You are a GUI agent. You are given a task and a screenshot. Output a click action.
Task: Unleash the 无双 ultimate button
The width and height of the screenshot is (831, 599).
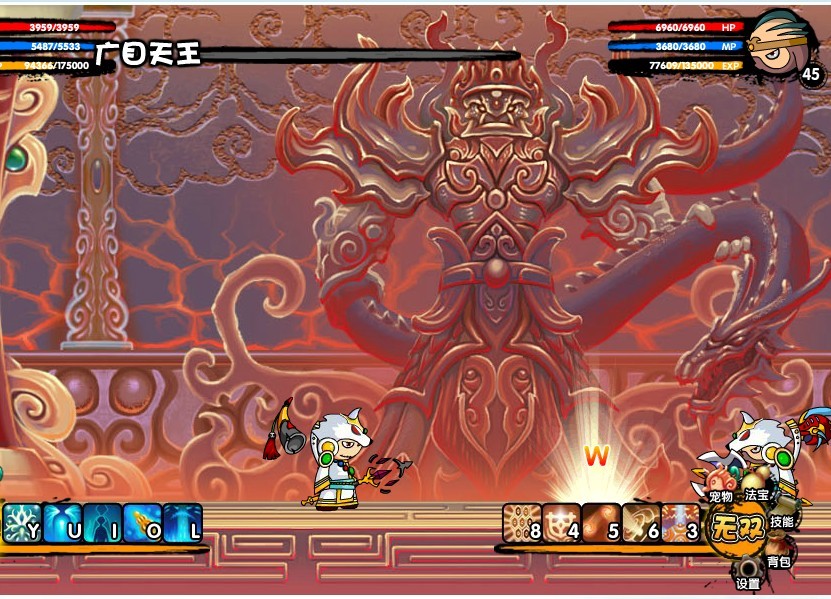click(x=734, y=526)
